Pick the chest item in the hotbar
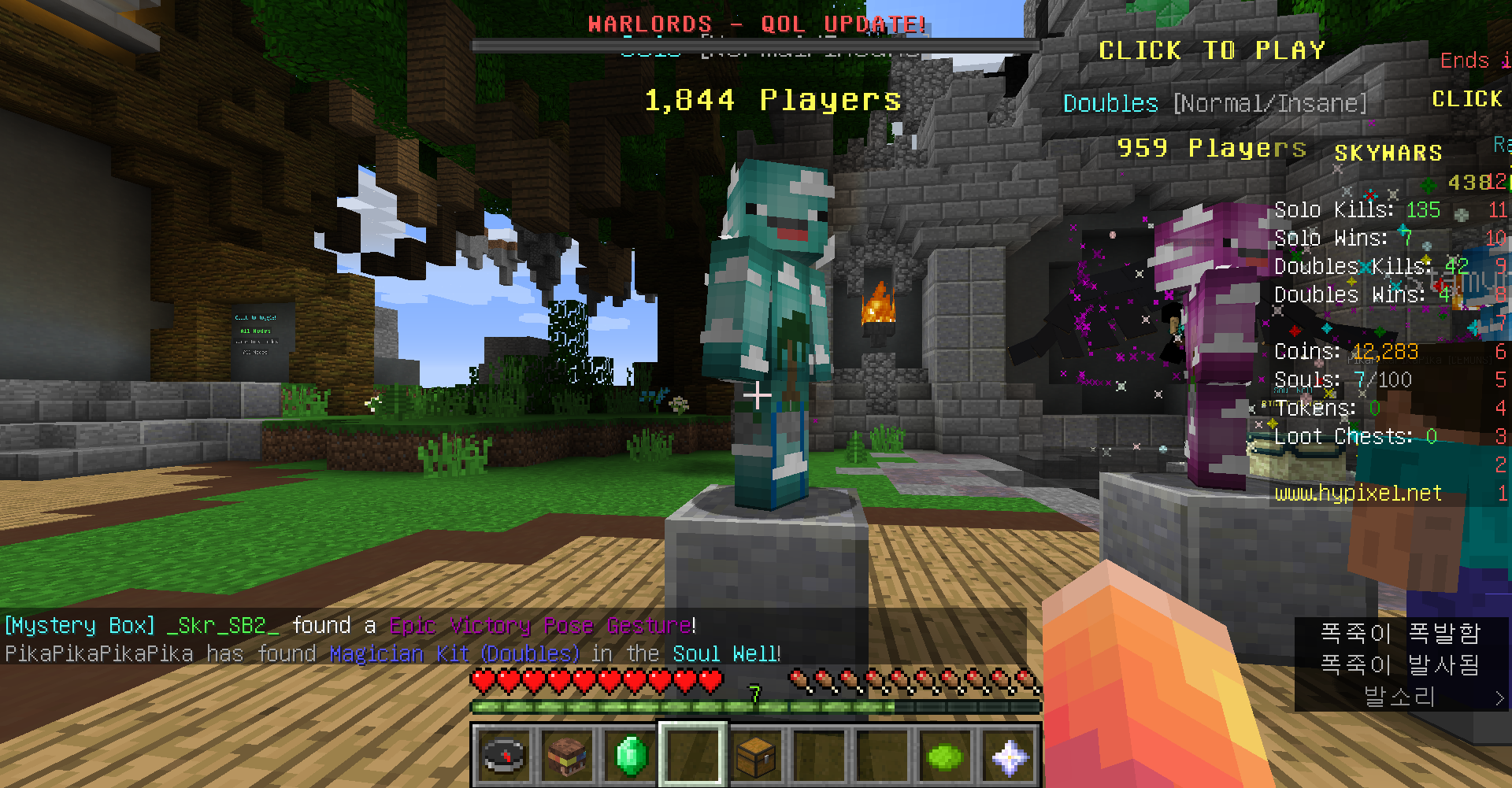The image size is (1512, 788). pos(756,756)
